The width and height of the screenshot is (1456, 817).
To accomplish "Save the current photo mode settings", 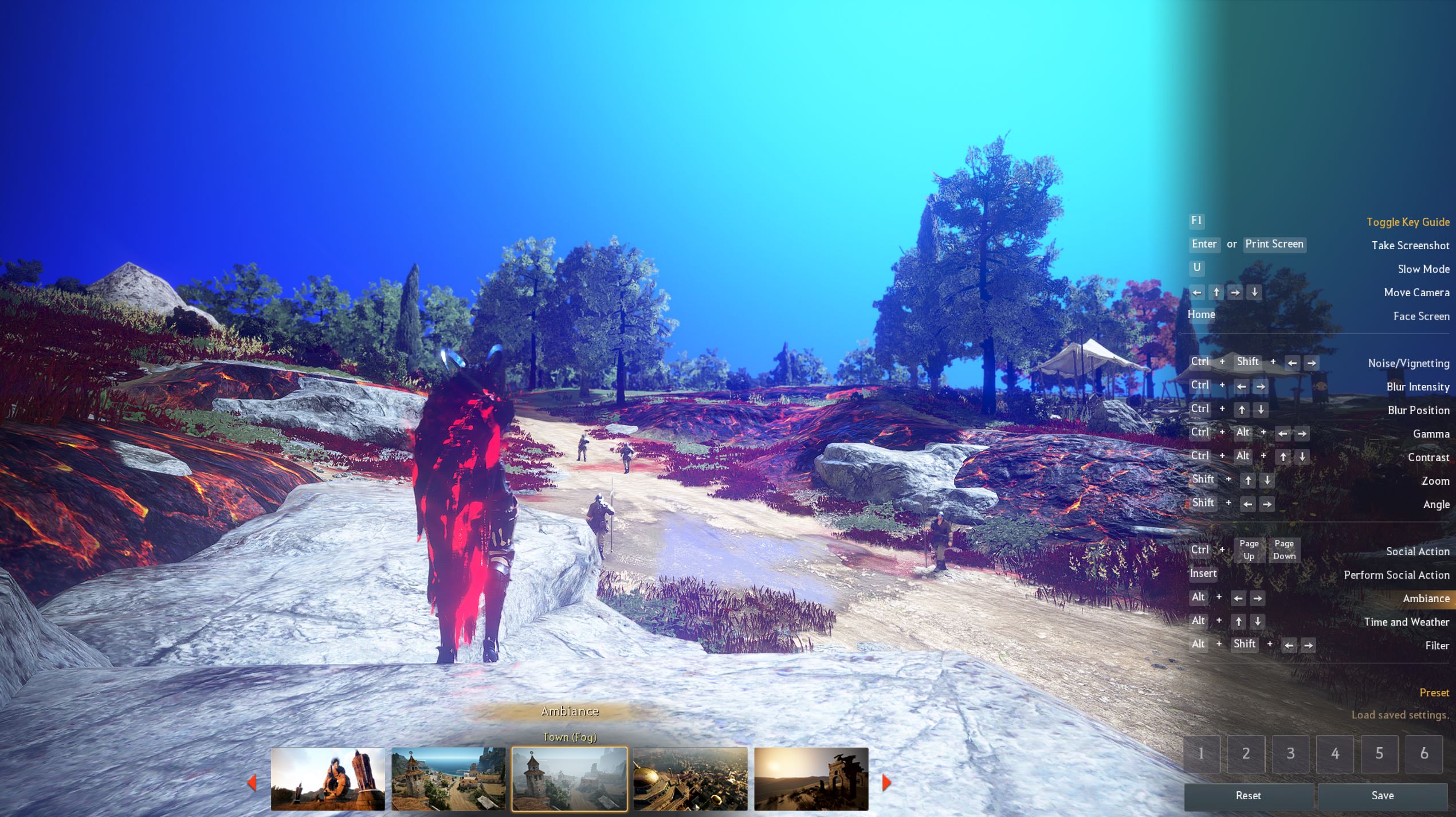I will click(x=1382, y=795).
